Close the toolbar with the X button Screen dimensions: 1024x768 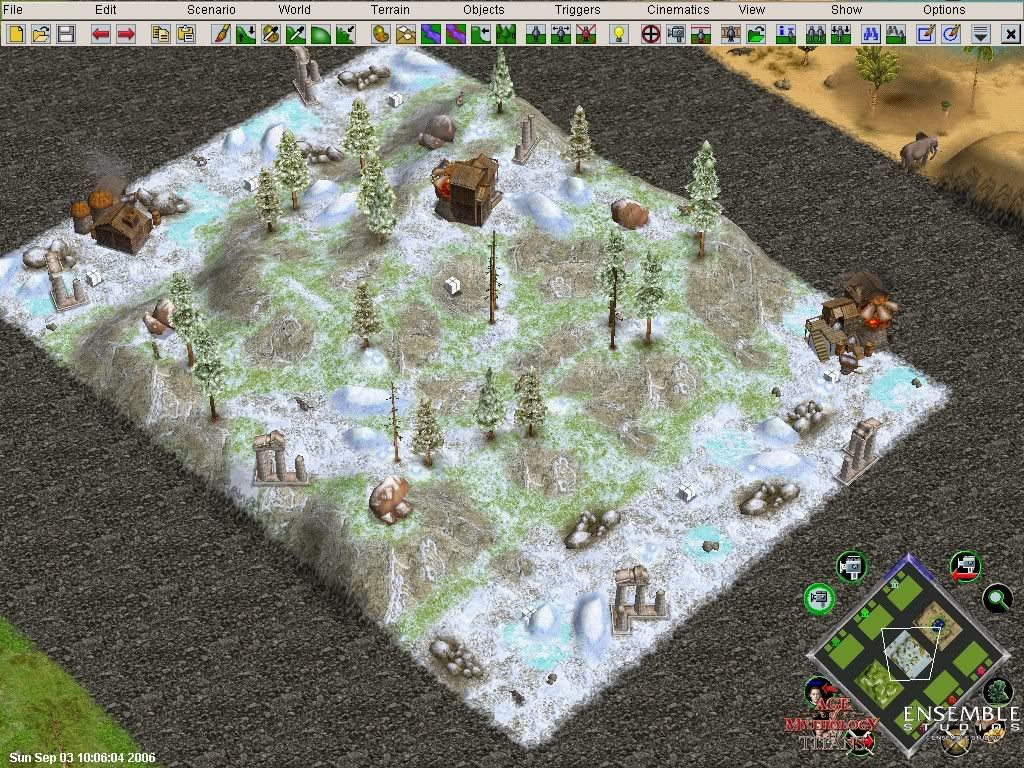(1007, 34)
